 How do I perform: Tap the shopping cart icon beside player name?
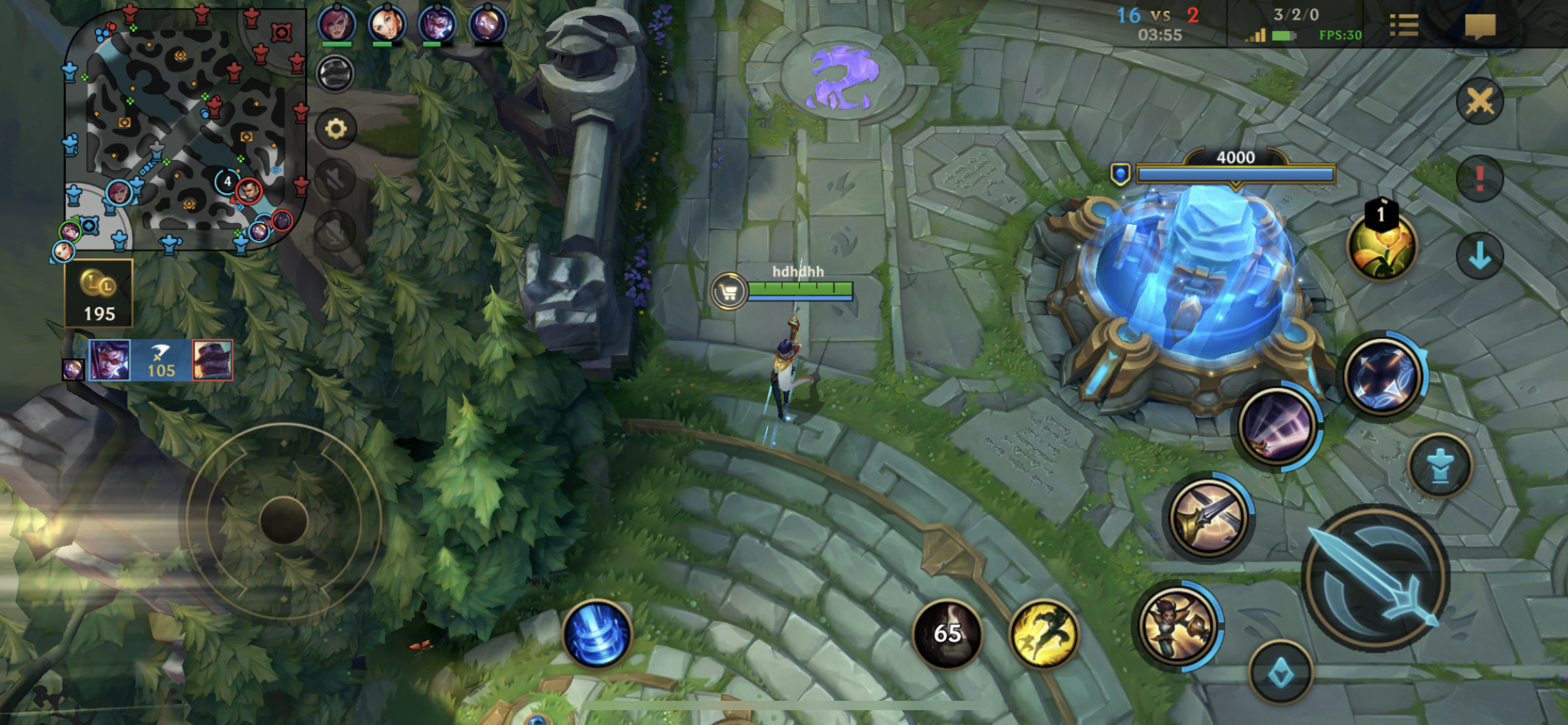pyautogui.click(x=729, y=291)
